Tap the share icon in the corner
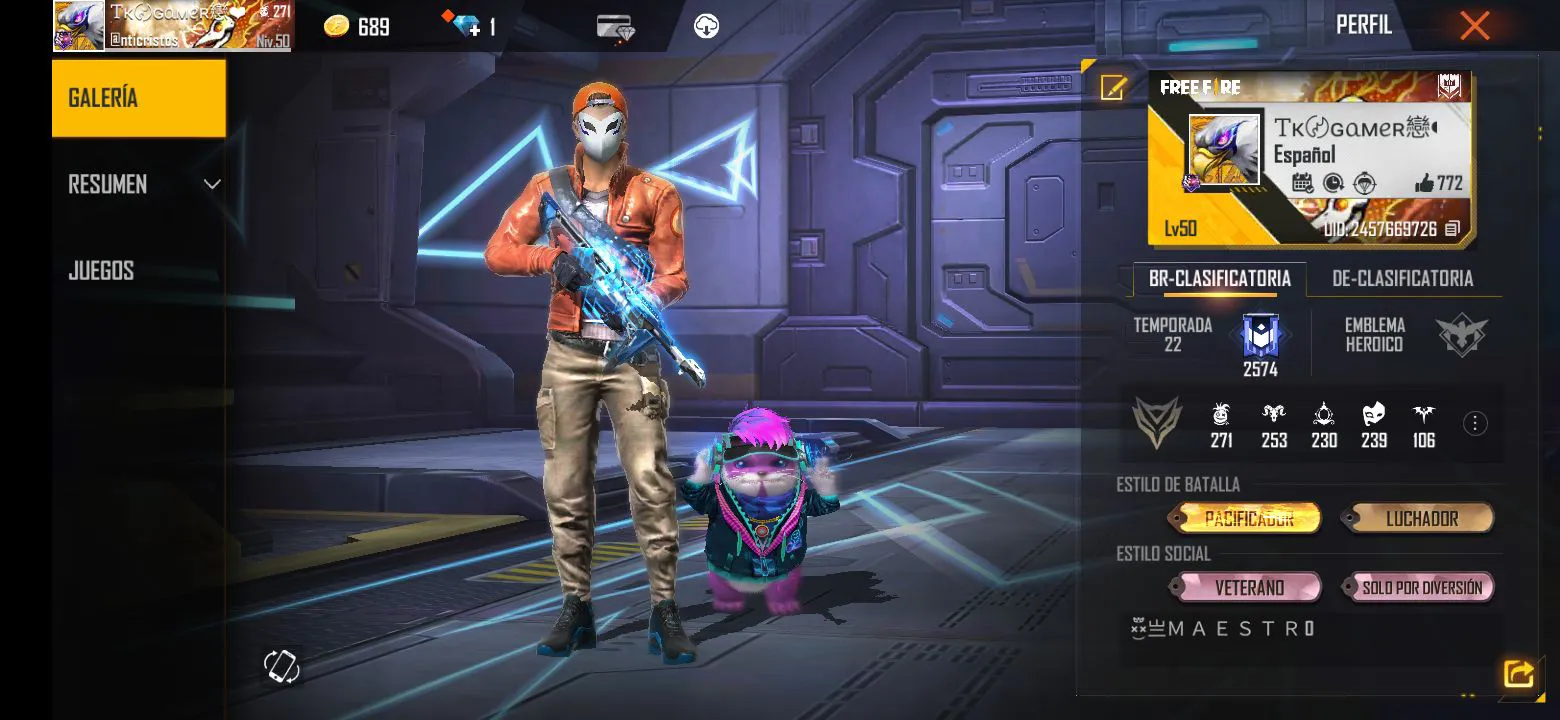 point(1518,674)
